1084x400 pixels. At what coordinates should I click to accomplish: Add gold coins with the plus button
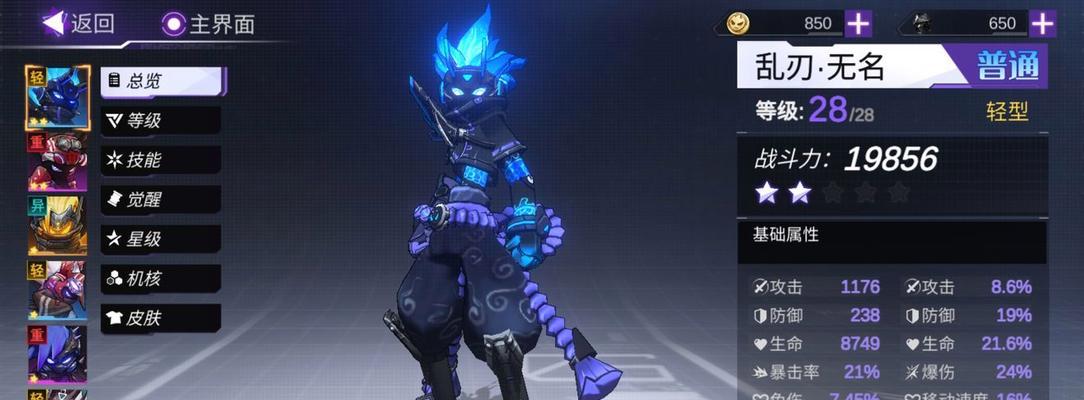coord(858,23)
